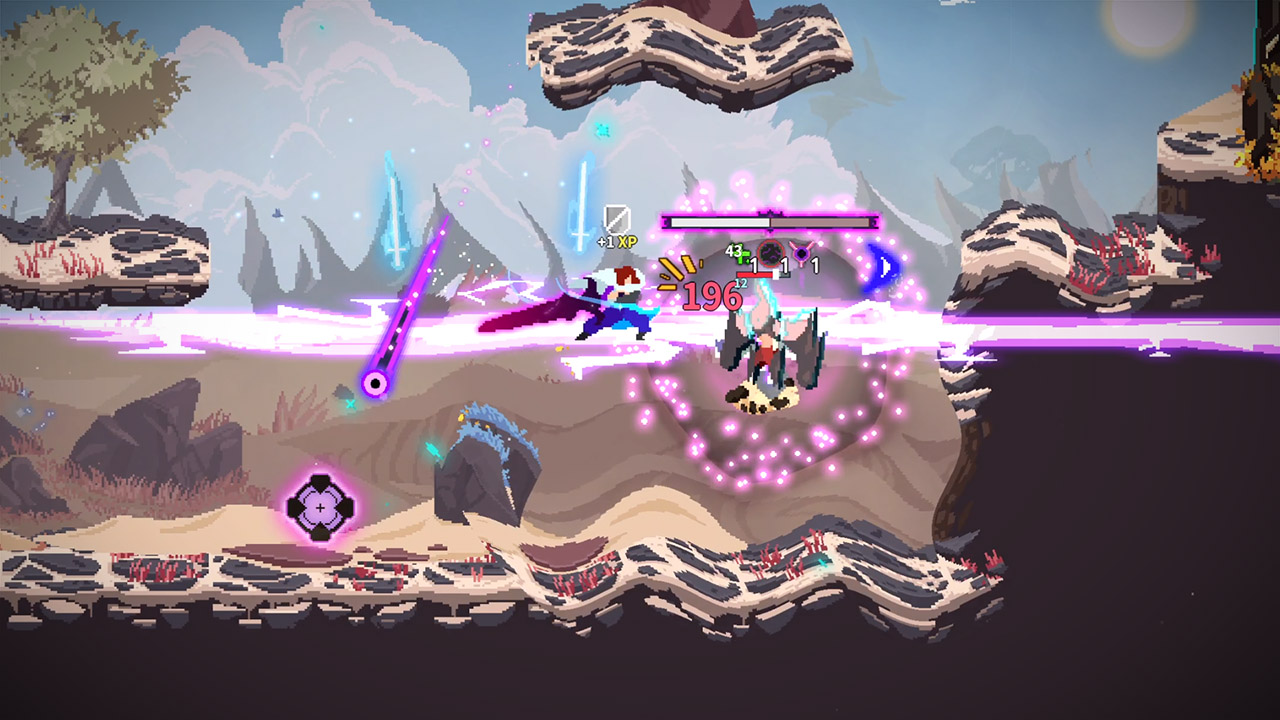This screenshot has height=720, width=1280.
Task: Click the 43 healing value counter
Action: (x=733, y=249)
